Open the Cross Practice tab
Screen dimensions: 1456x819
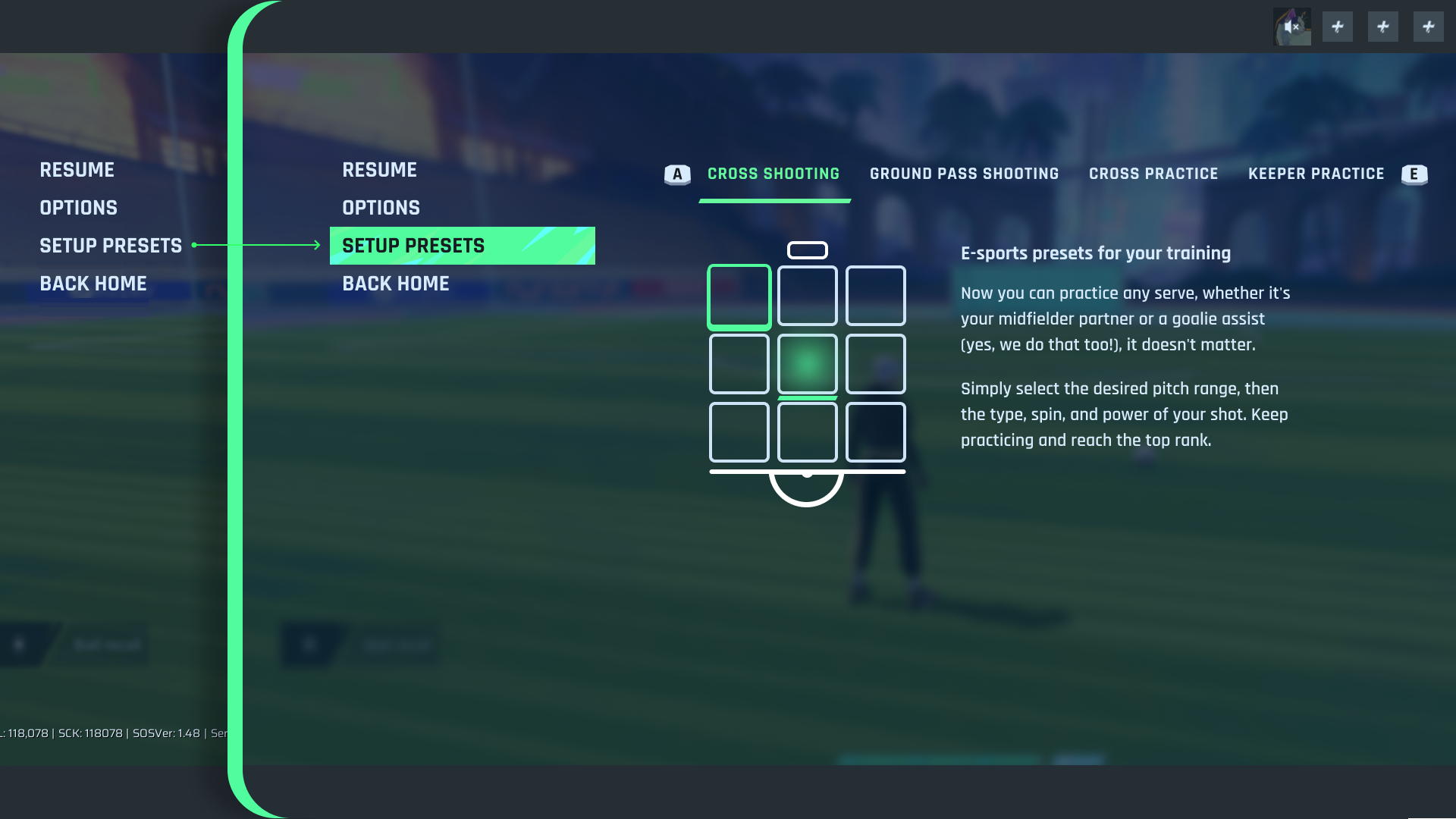[1153, 174]
